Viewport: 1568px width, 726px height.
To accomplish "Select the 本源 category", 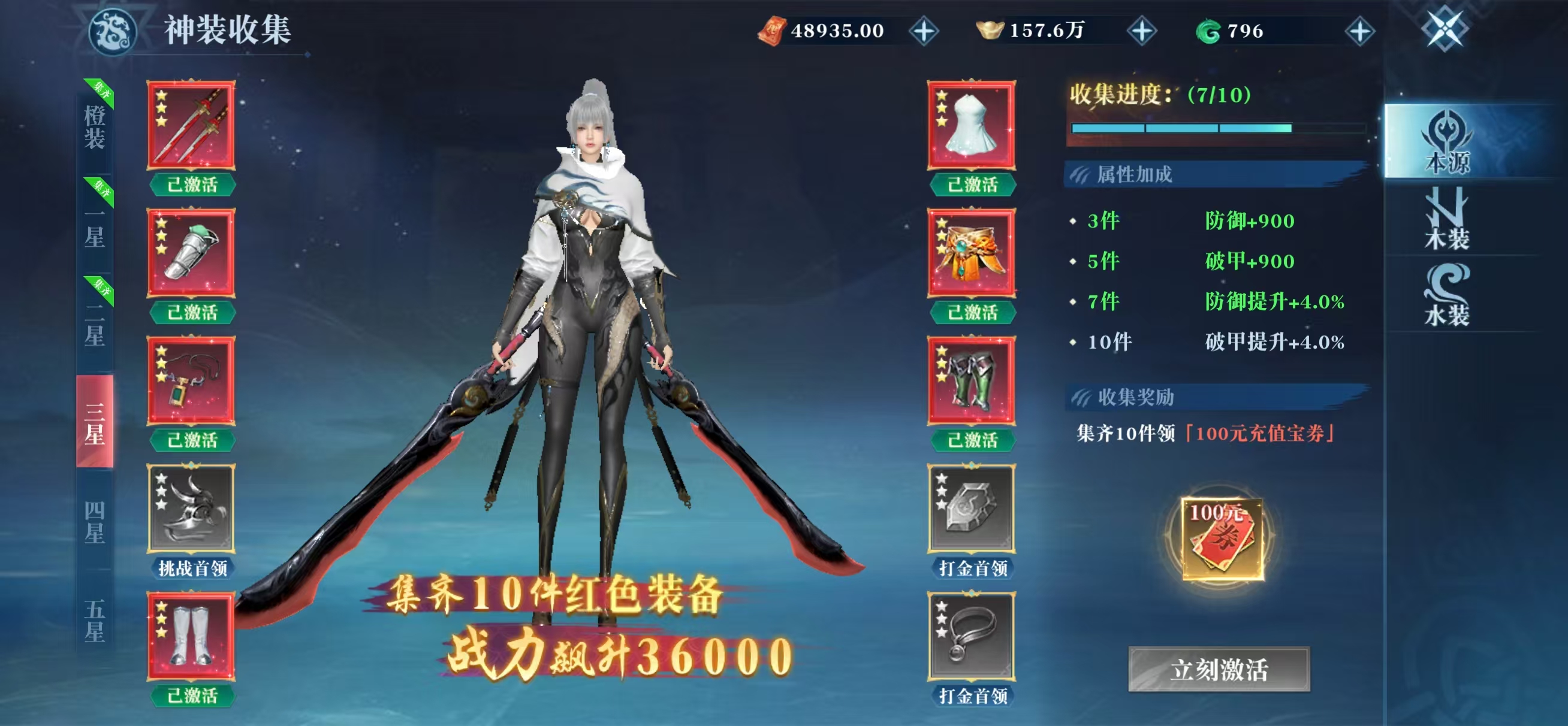I will click(x=1448, y=142).
